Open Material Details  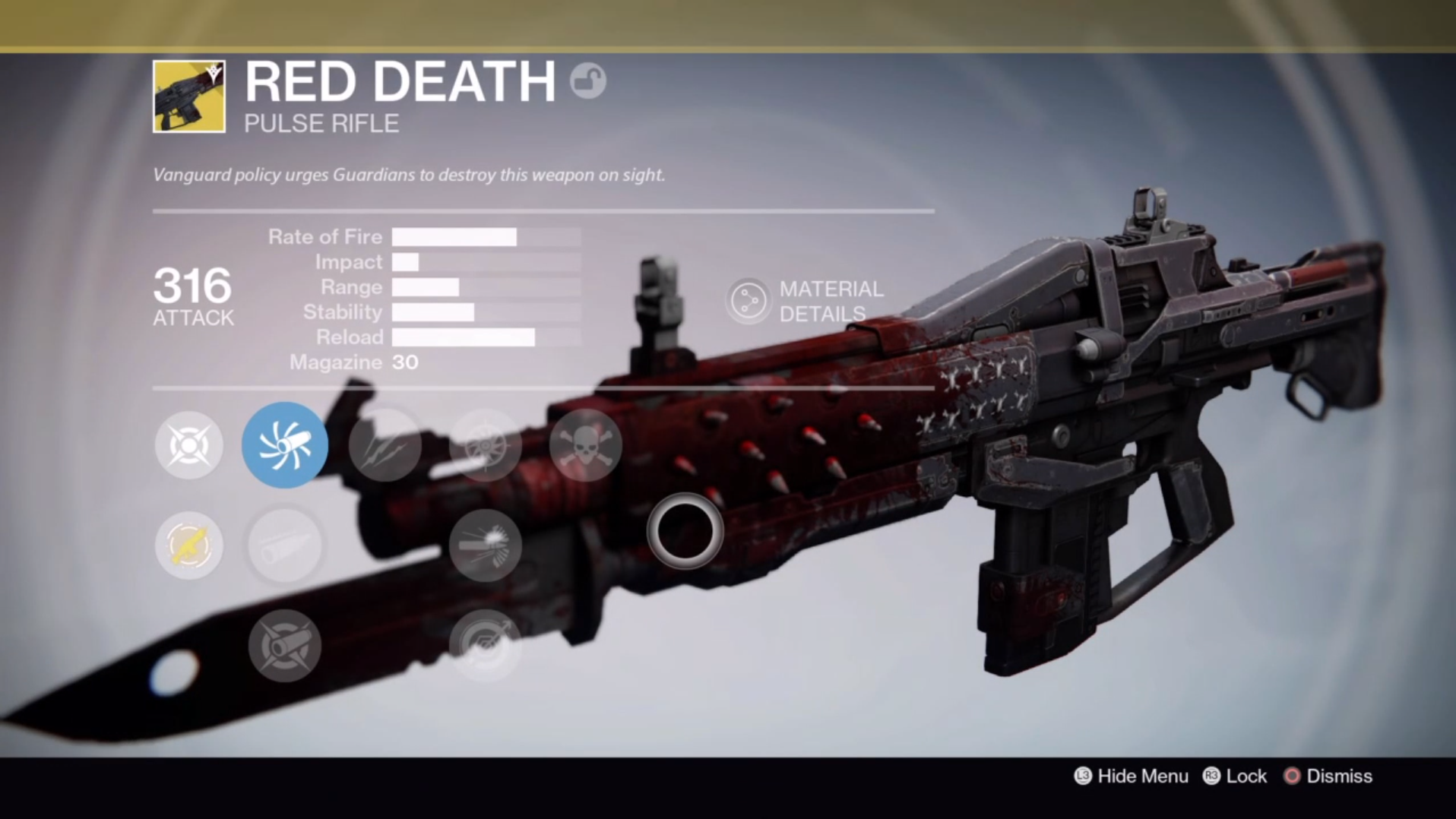click(x=806, y=301)
